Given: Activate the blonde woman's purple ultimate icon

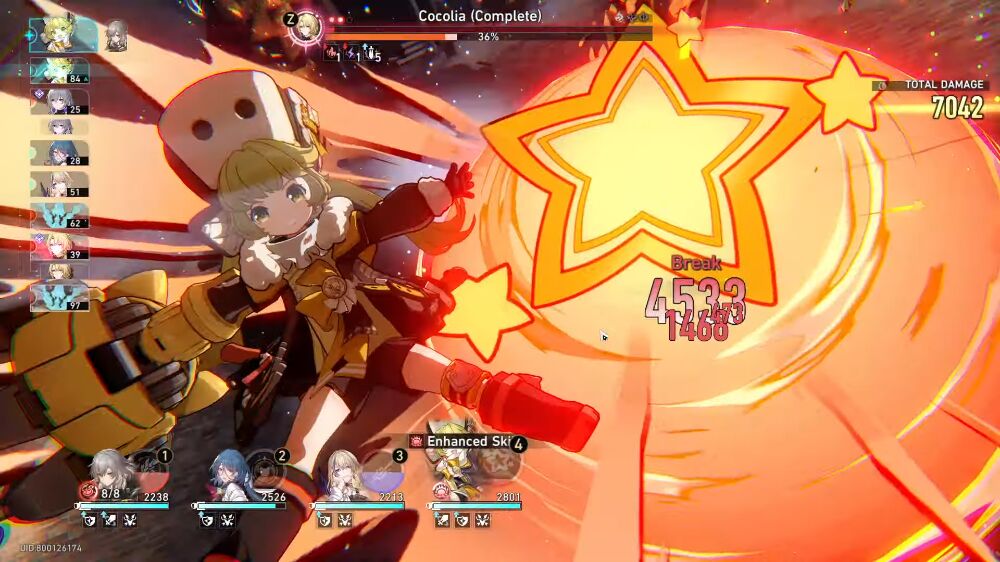Looking at the screenshot, I should coord(381,470).
